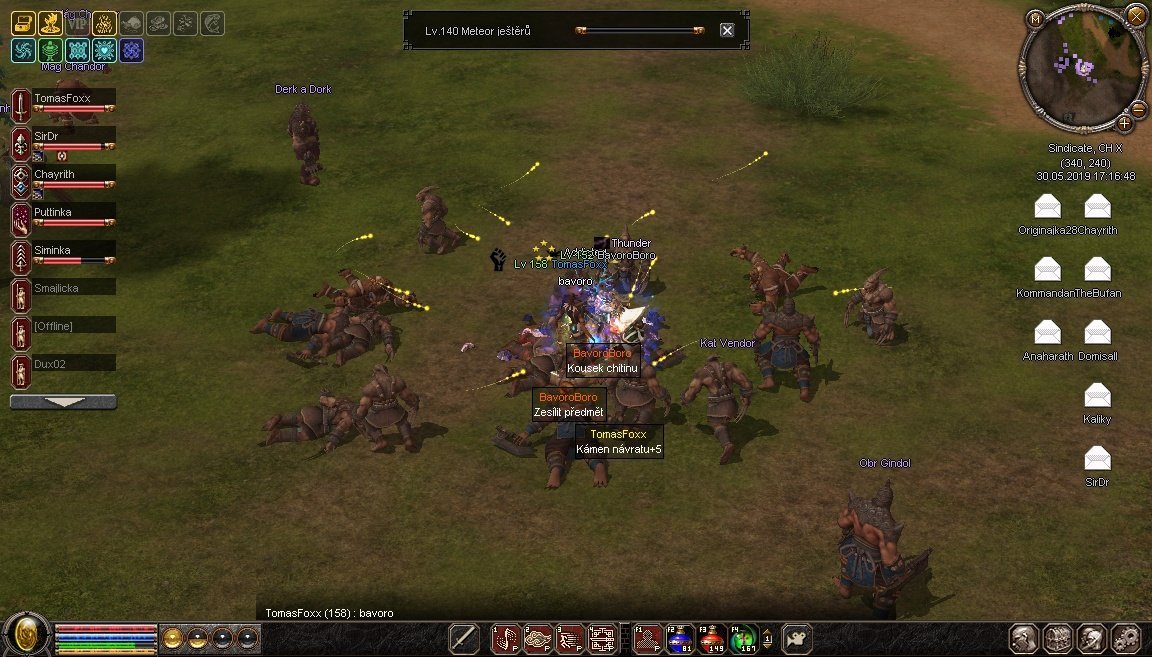Click the sword attack icon on the taskbar

pyautogui.click(x=464, y=638)
